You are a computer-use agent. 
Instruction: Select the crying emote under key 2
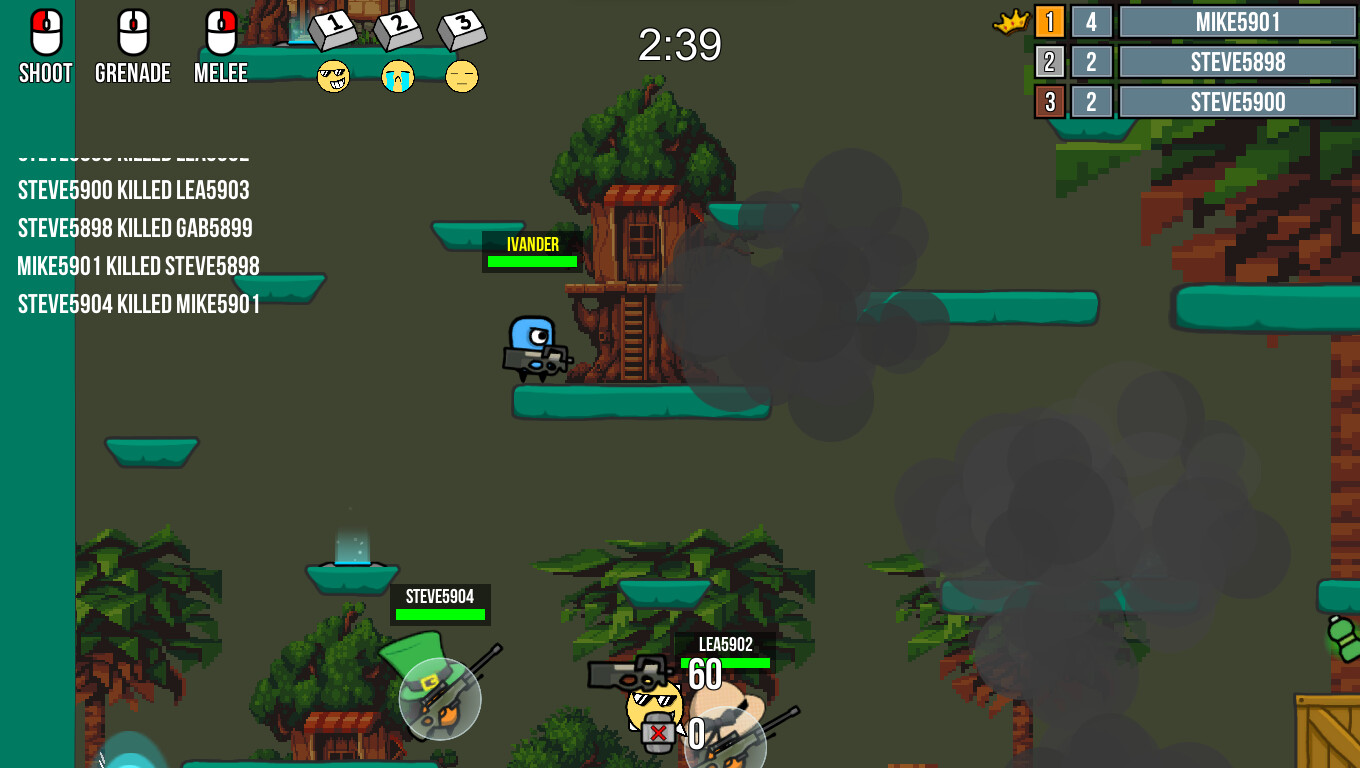tap(398, 76)
